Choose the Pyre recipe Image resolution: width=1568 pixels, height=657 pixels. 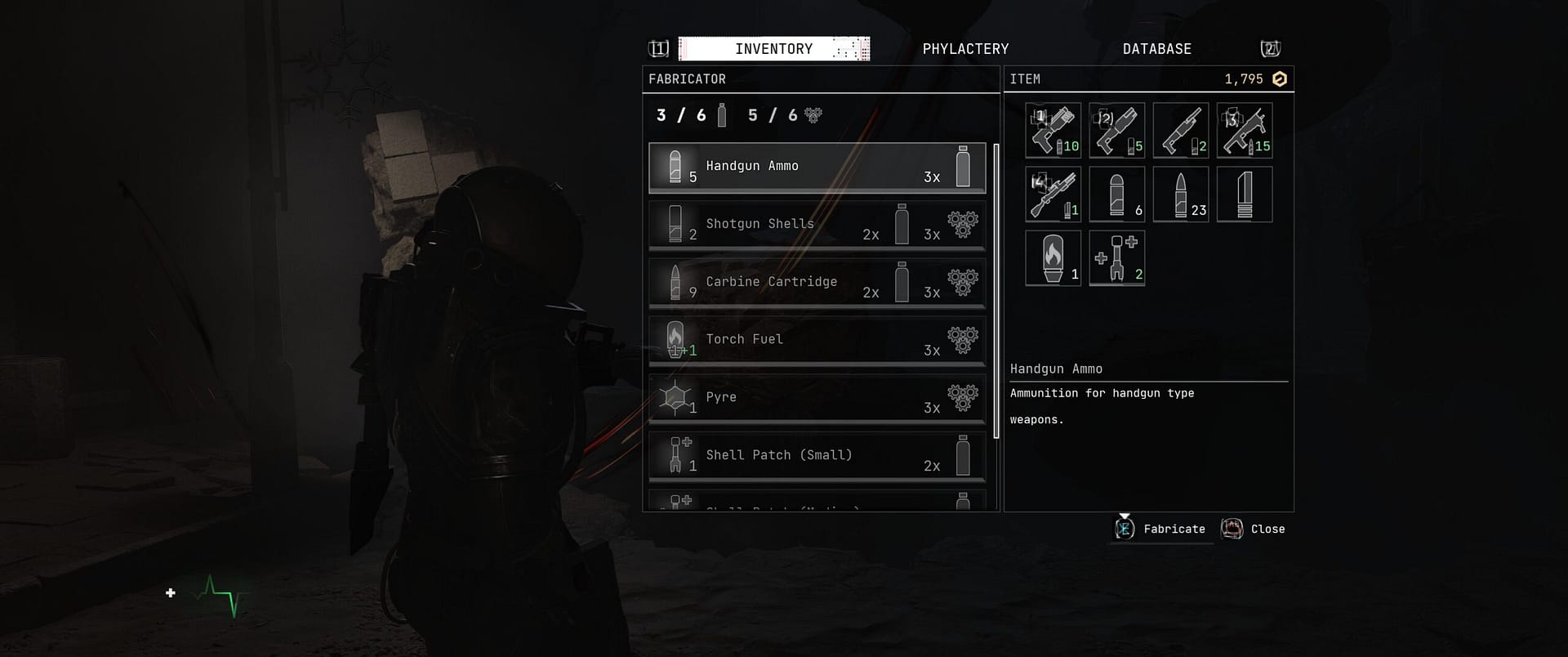[x=817, y=399]
